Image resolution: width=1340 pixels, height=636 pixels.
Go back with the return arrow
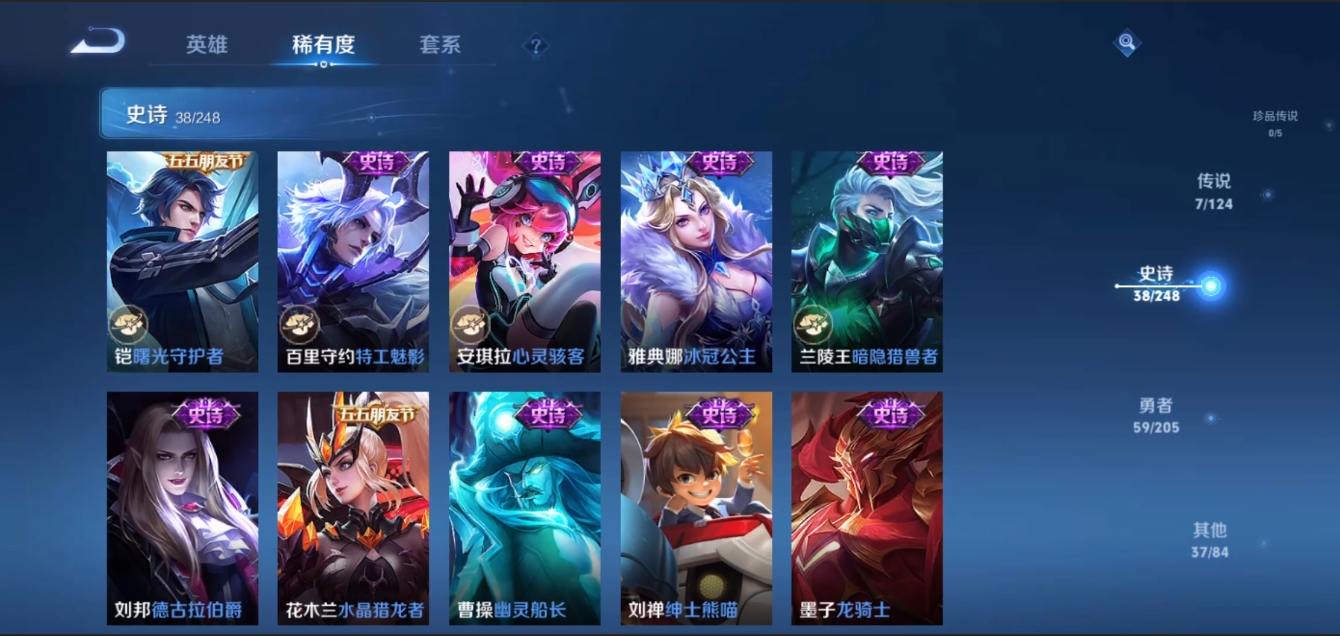click(x=99, y=42)
